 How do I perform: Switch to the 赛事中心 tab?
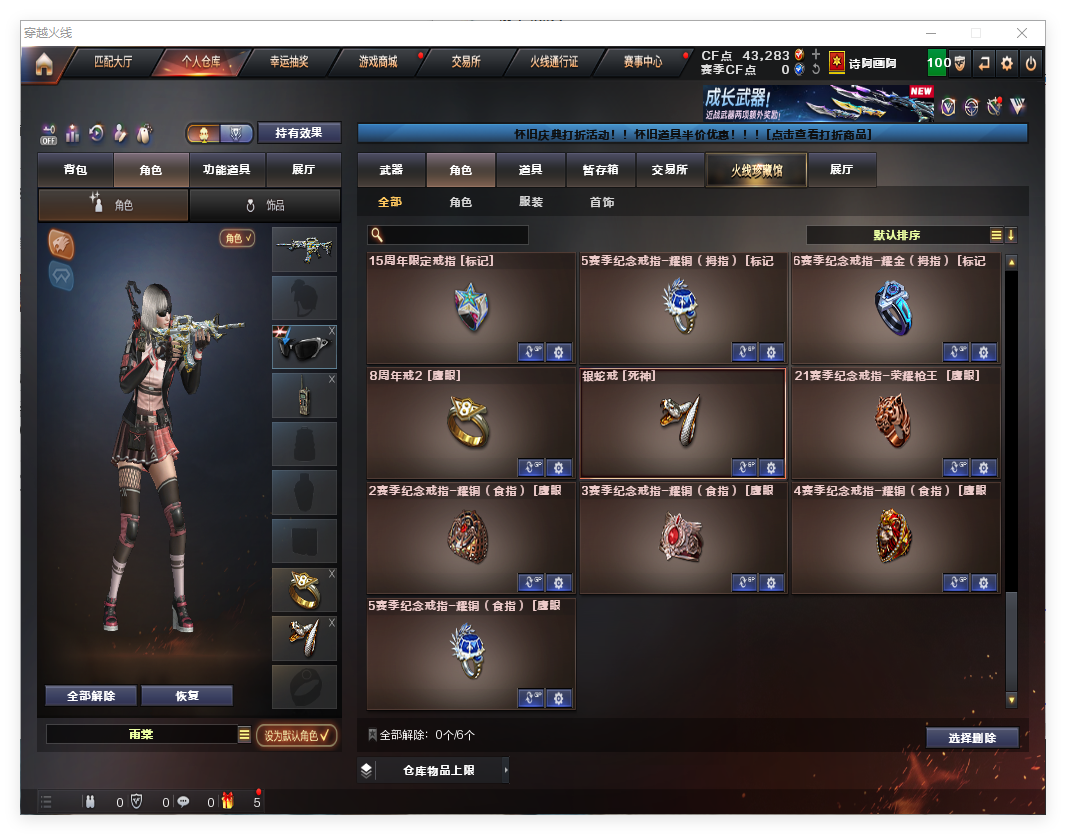642,62
